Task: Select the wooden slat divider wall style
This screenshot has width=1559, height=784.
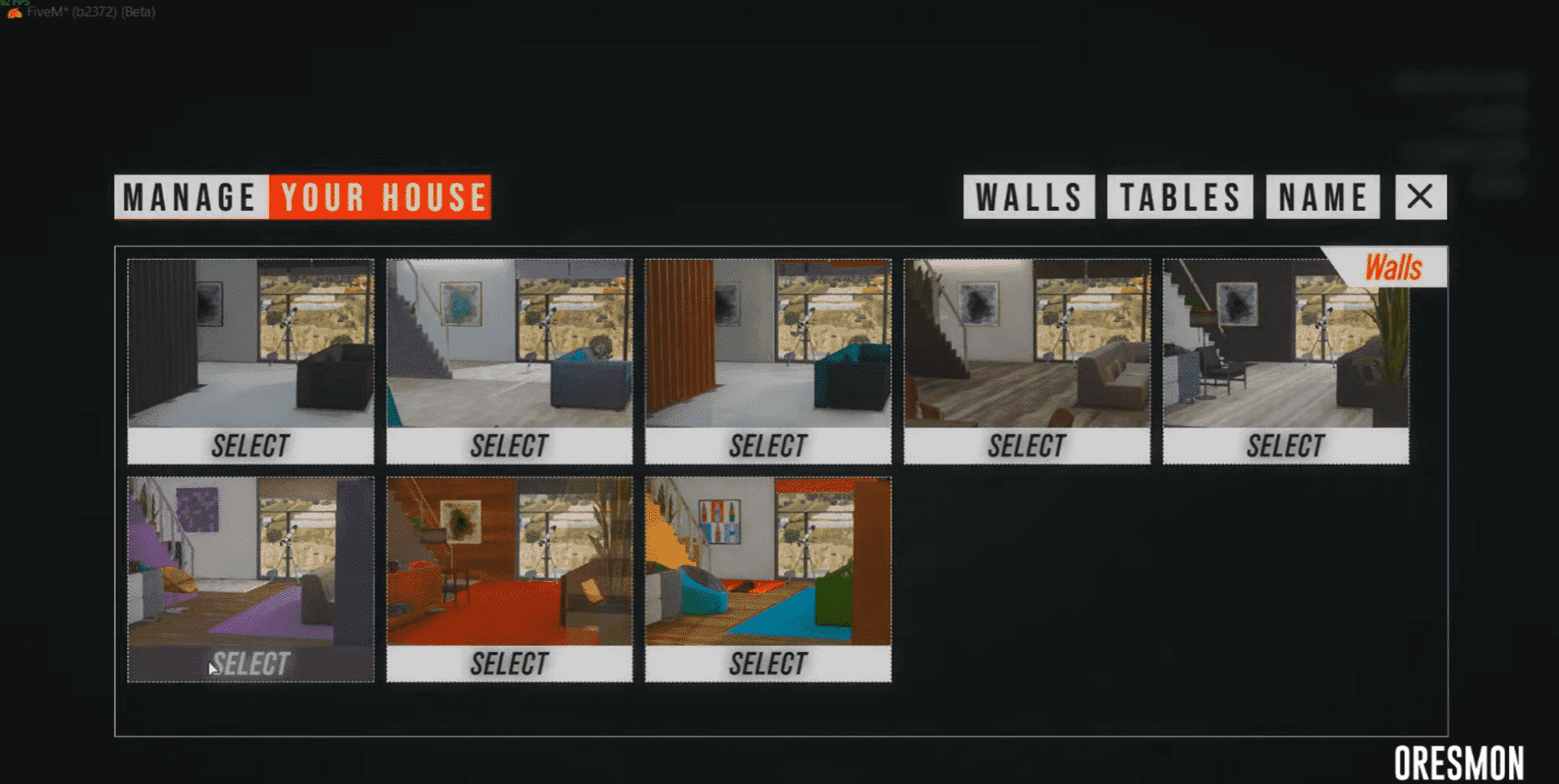Action: [x=767, y=444]
